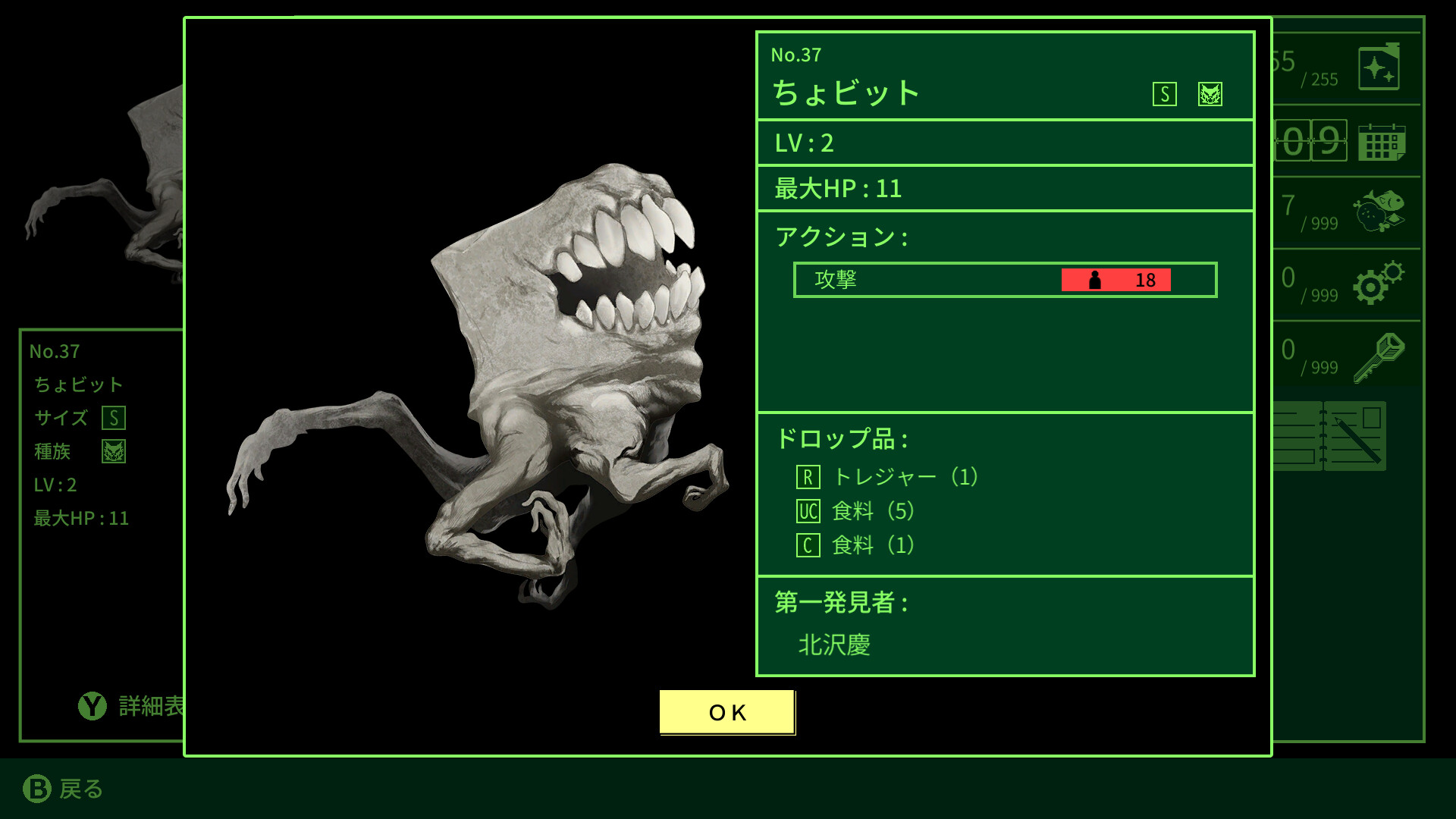Click the monster species face icon

point(1209,95)
